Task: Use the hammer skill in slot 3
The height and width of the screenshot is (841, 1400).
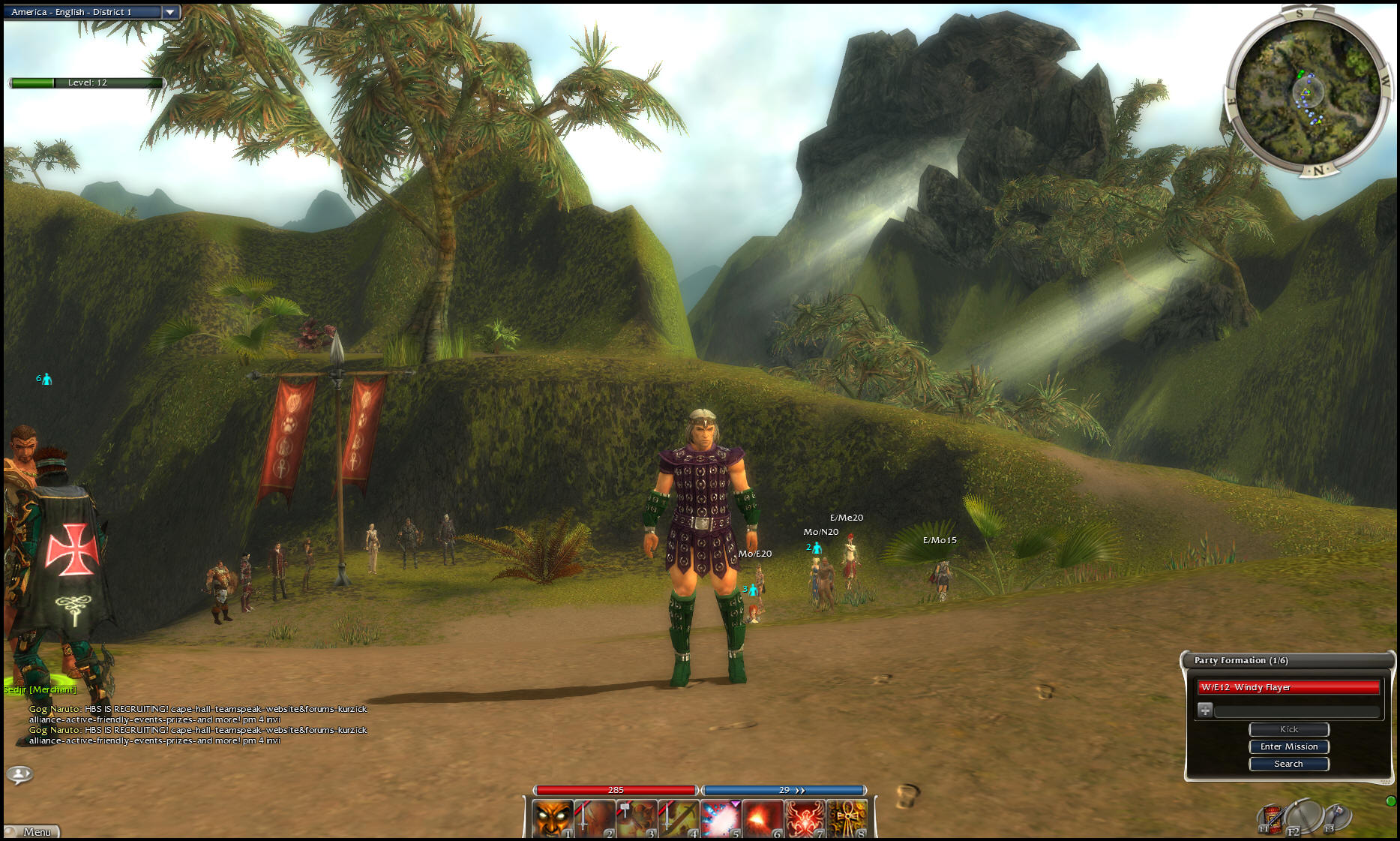Action: click(x=637, y=818)
